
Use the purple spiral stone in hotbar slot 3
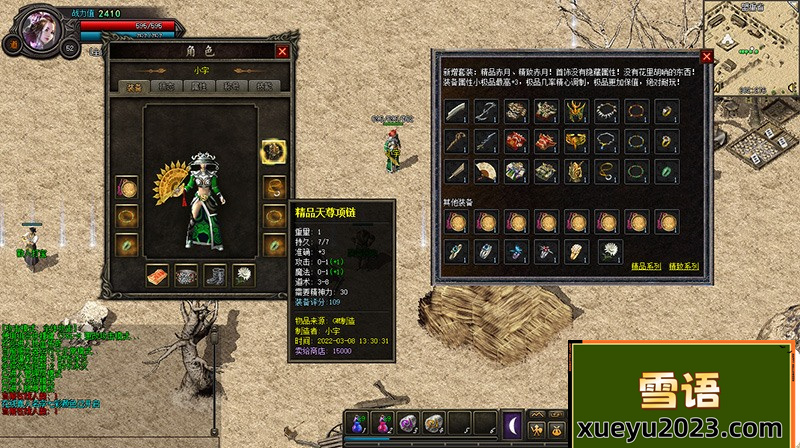[409, 424]
